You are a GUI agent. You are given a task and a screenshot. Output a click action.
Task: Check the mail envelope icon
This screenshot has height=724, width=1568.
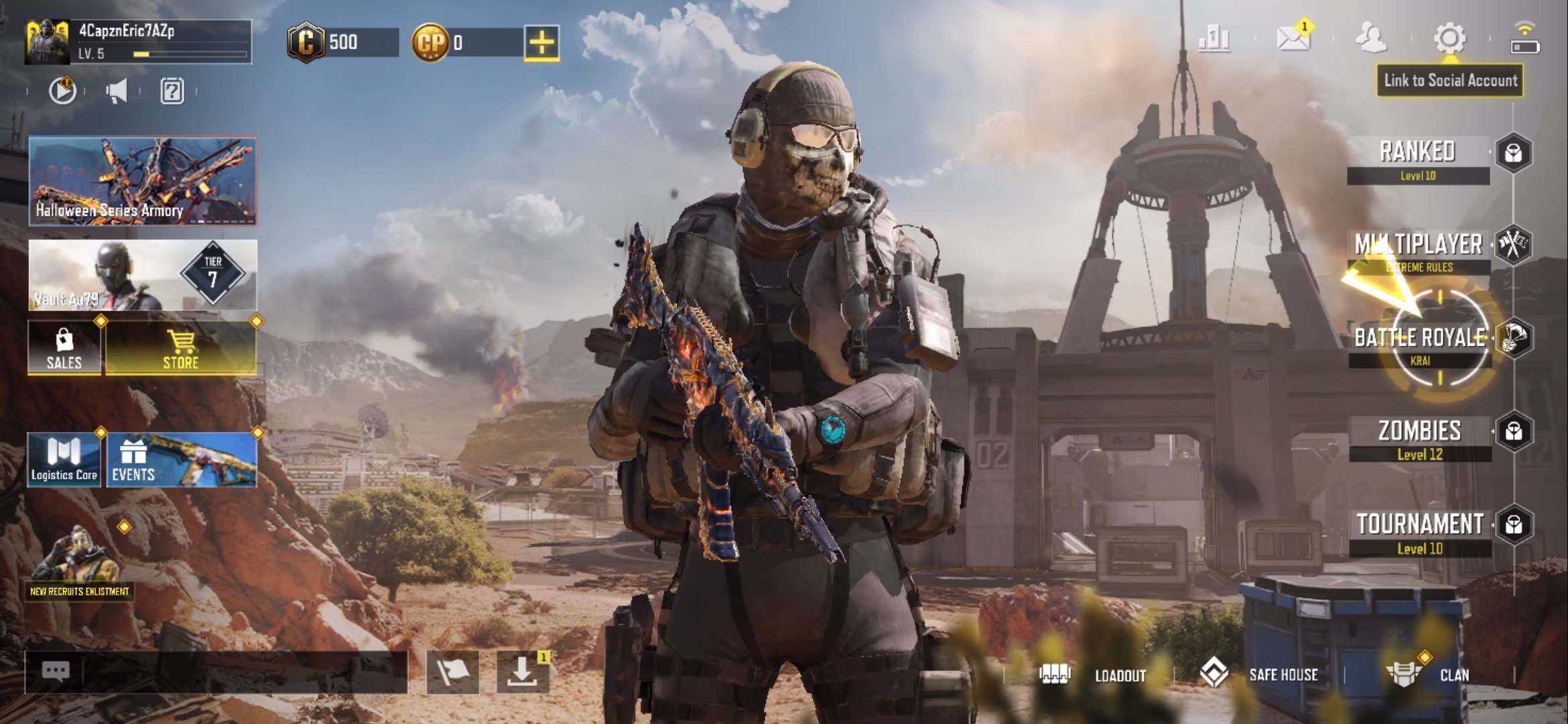[x=1293, y=39]
